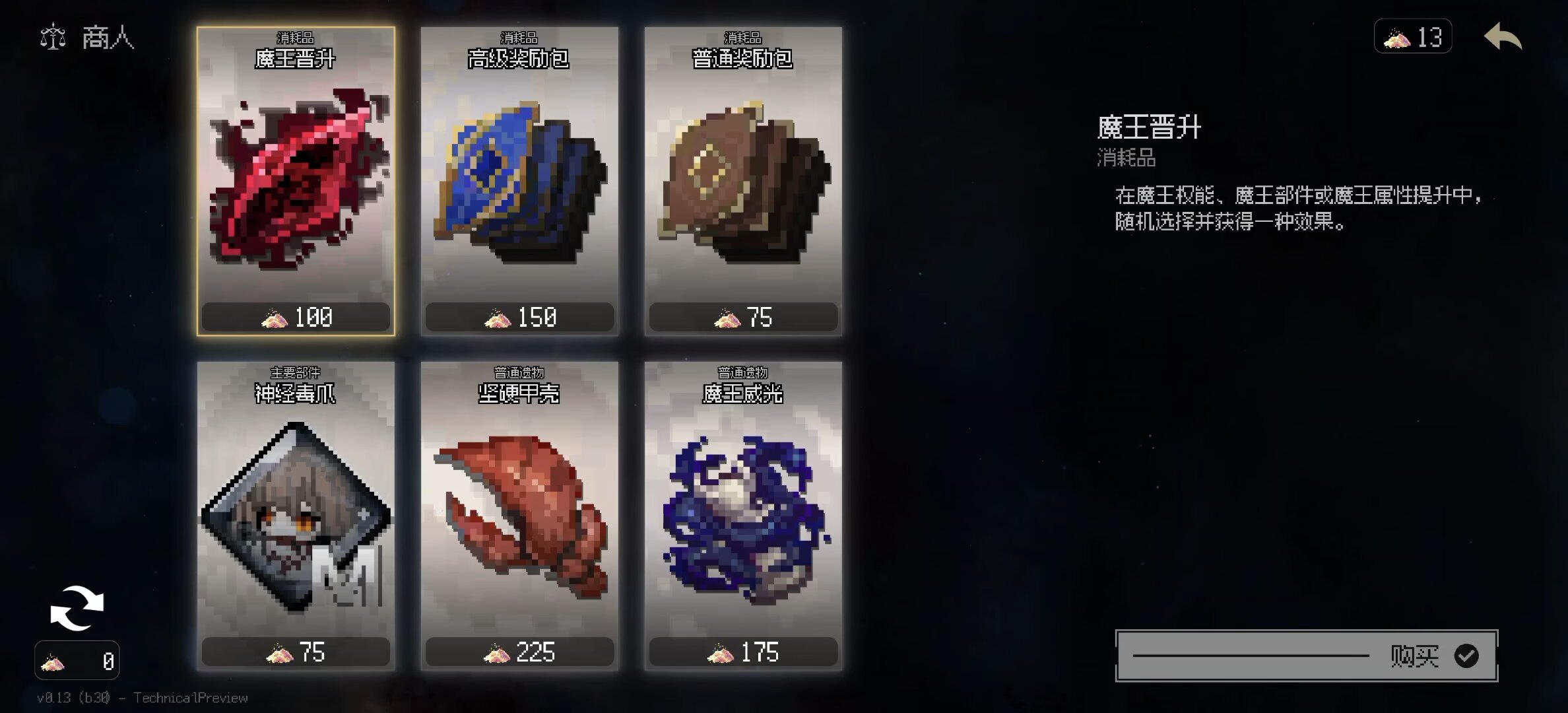Choose the 坚硬甲壳 relic card
Screen dimensions: 1568x713
point(519,516)
